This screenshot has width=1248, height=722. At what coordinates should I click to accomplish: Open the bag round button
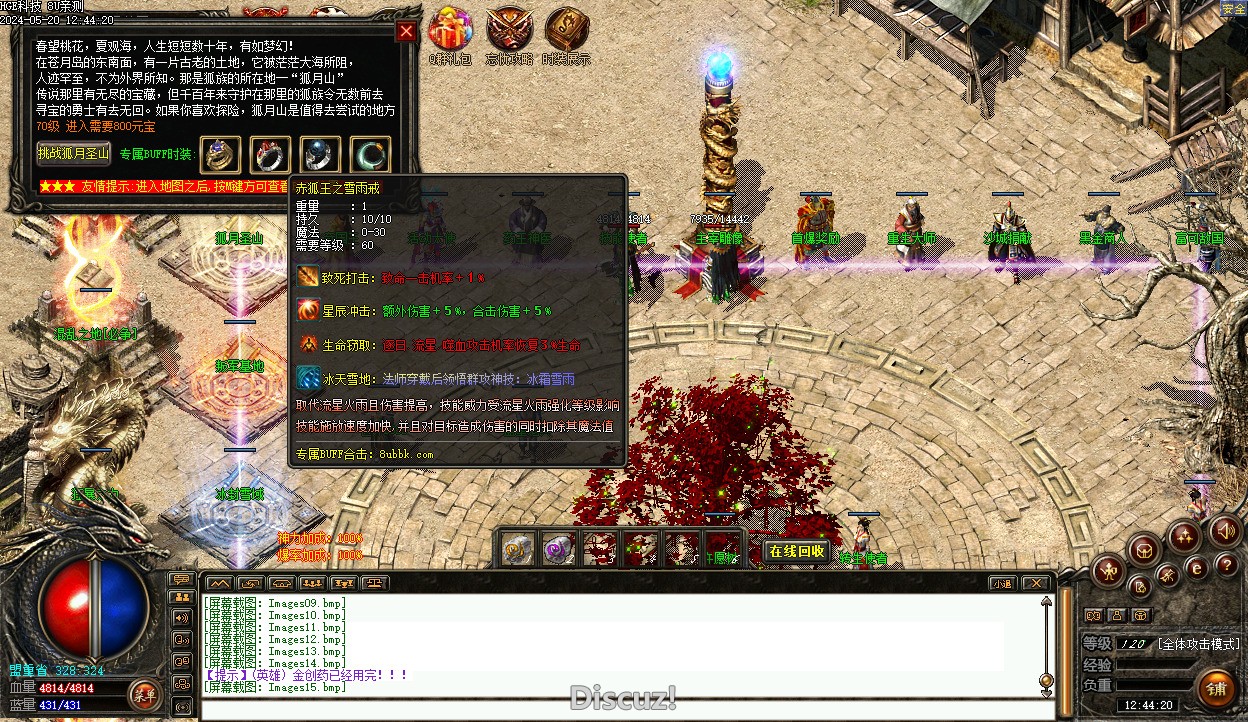coord(1143,549)
